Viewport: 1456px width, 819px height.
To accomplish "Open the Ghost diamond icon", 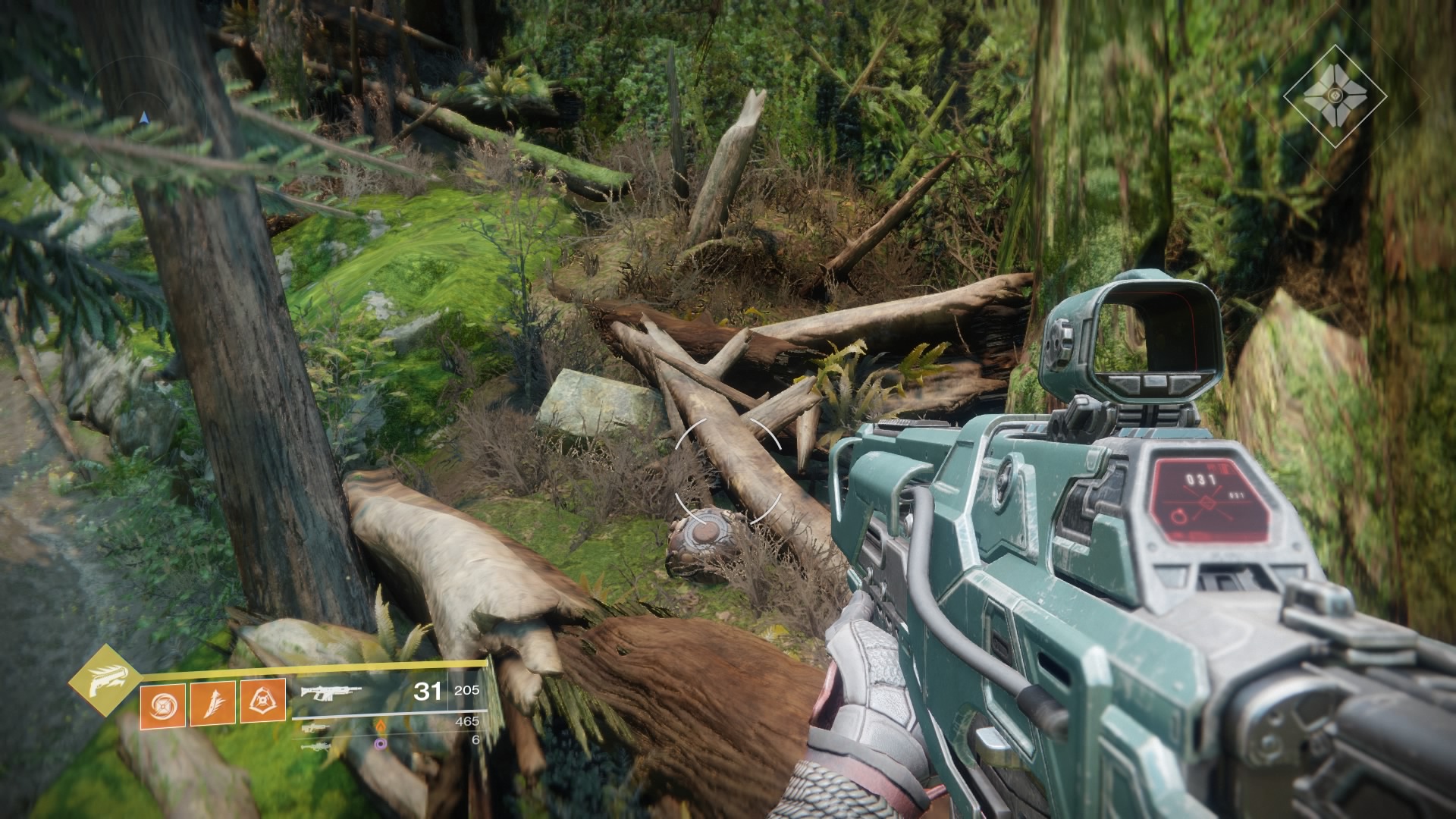I will point(1335,96).
